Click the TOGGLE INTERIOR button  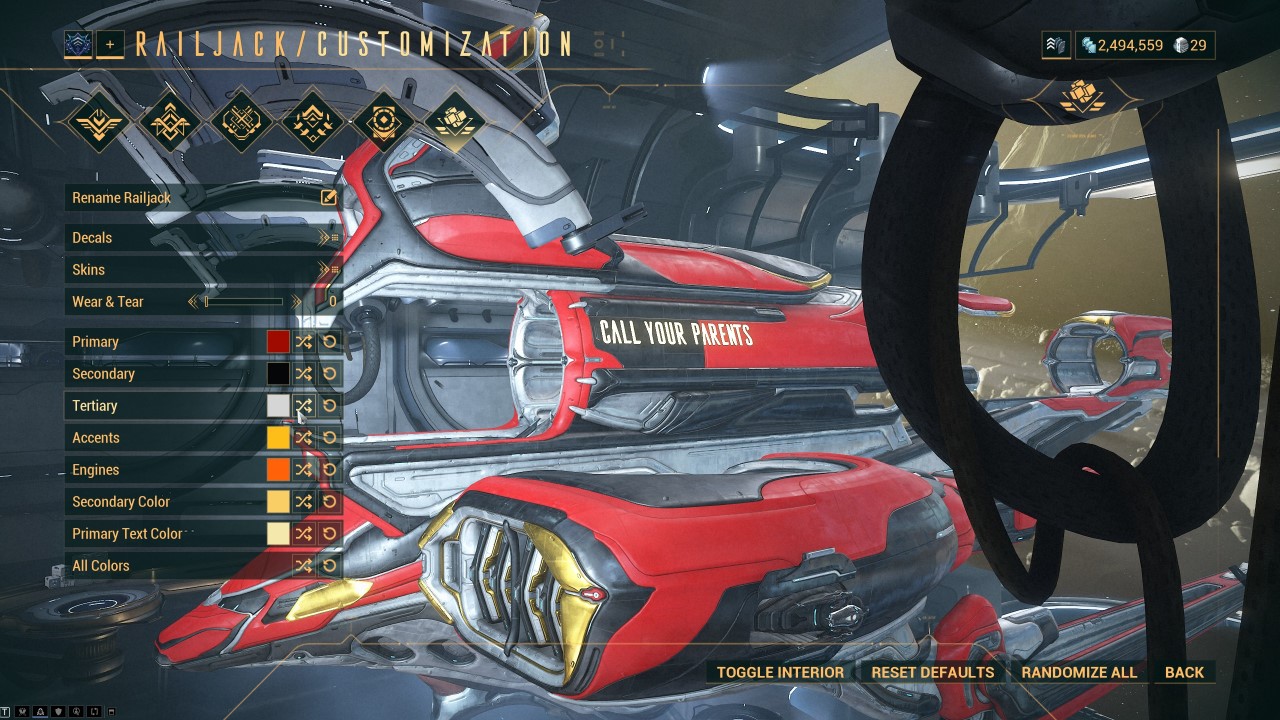[x=778, y=672]
